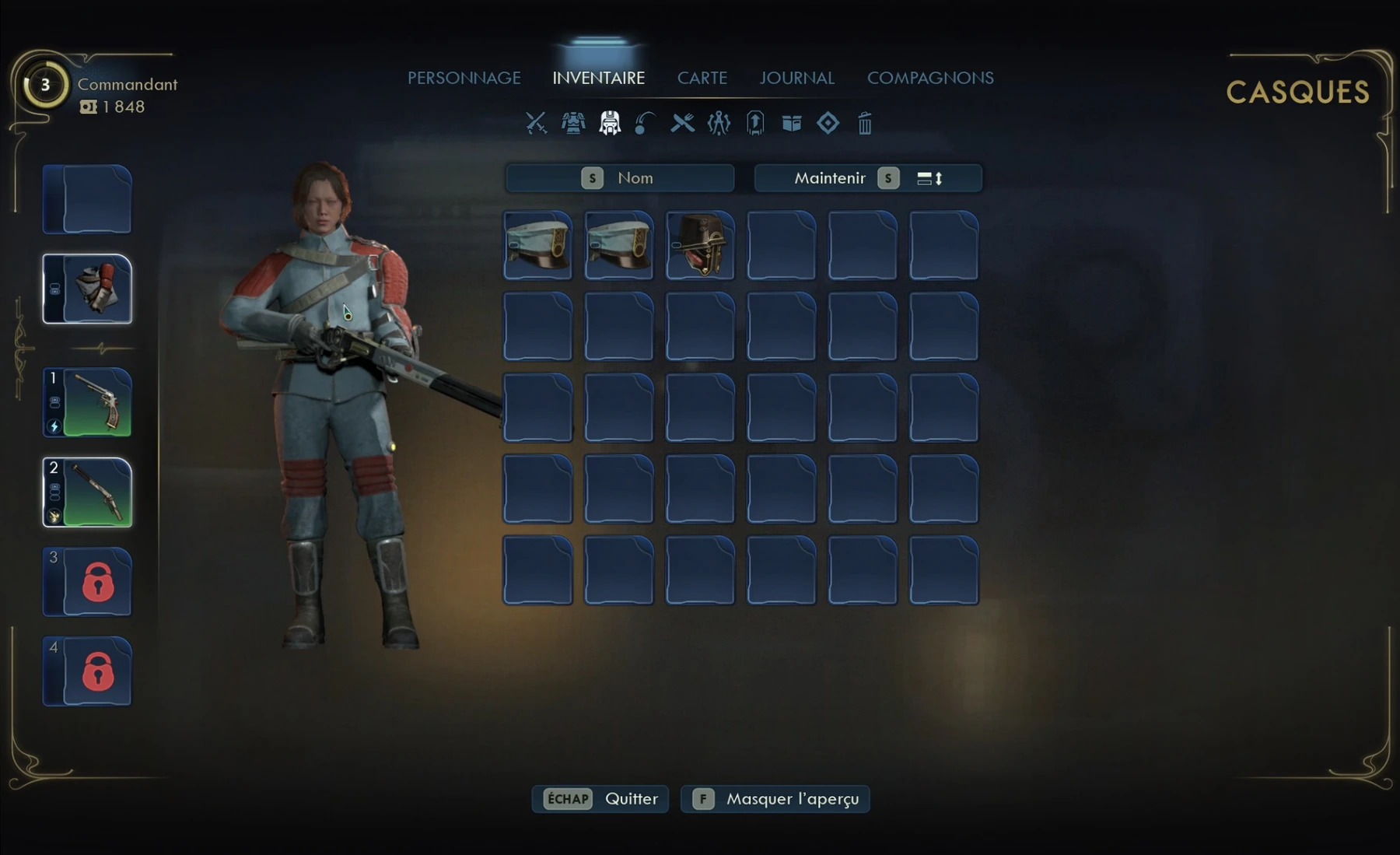Open the compass tool category icon
The height and width of the screenshot is (855, 1400).
719,123
